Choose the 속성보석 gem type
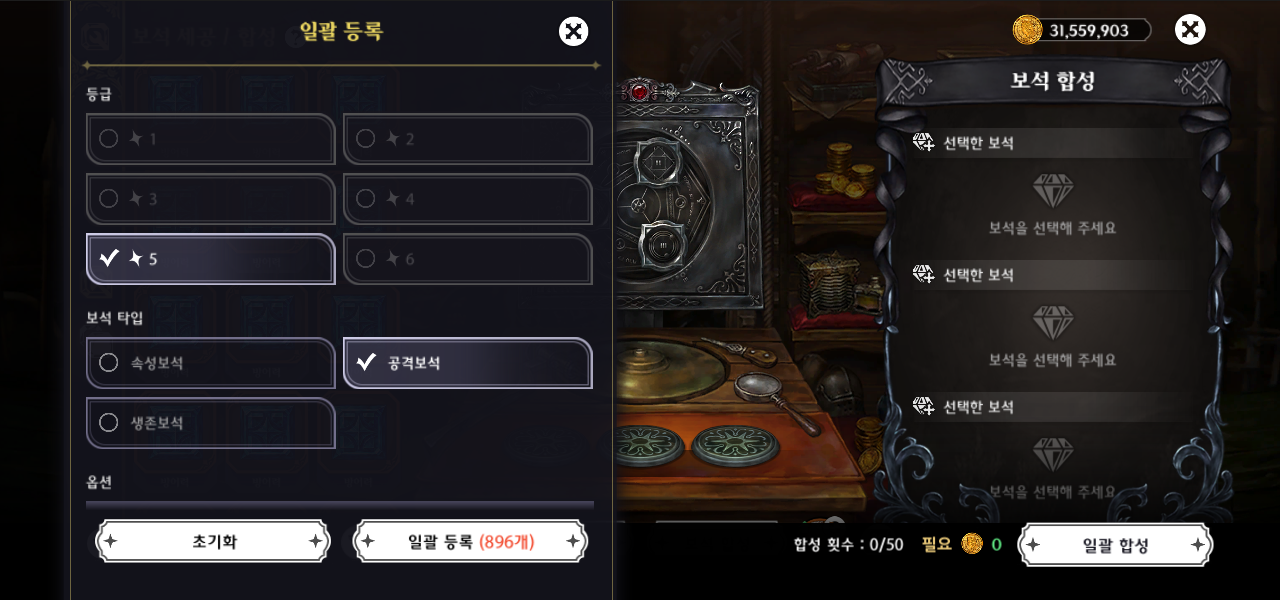 coord(210,363)
